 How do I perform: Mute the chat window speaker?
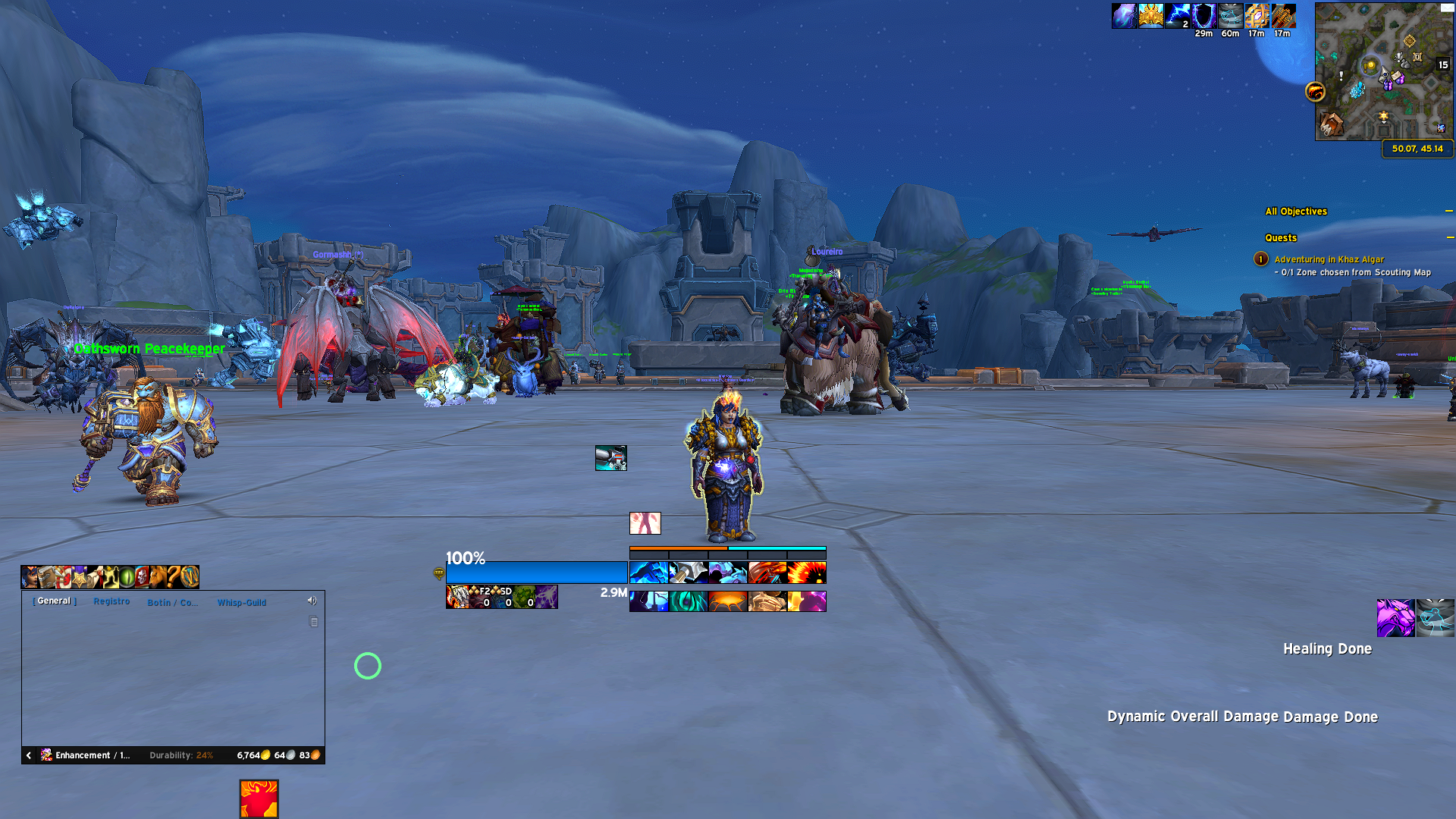pos(312,601)
